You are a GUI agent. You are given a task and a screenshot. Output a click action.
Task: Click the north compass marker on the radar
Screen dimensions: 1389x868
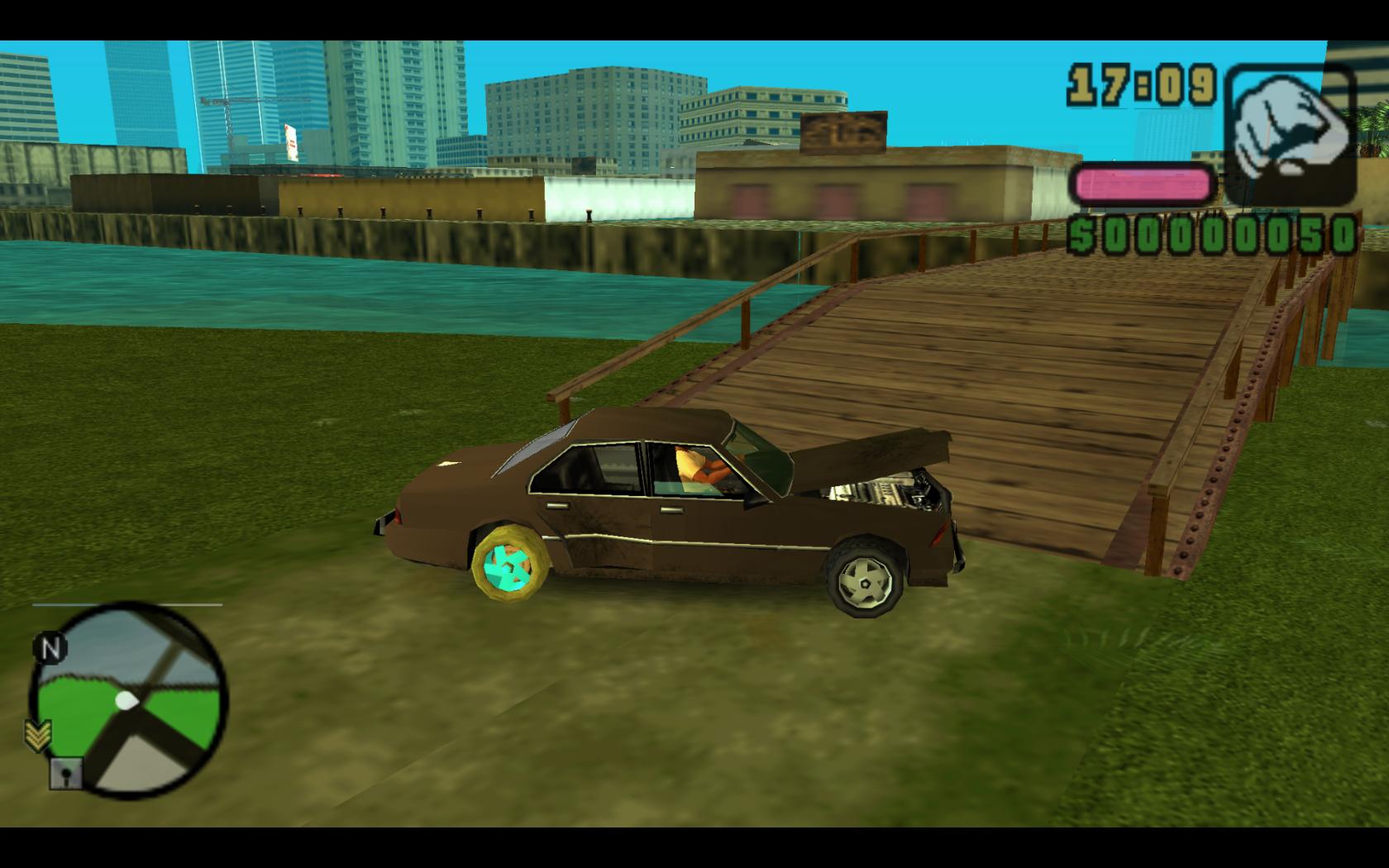[50, 649]
